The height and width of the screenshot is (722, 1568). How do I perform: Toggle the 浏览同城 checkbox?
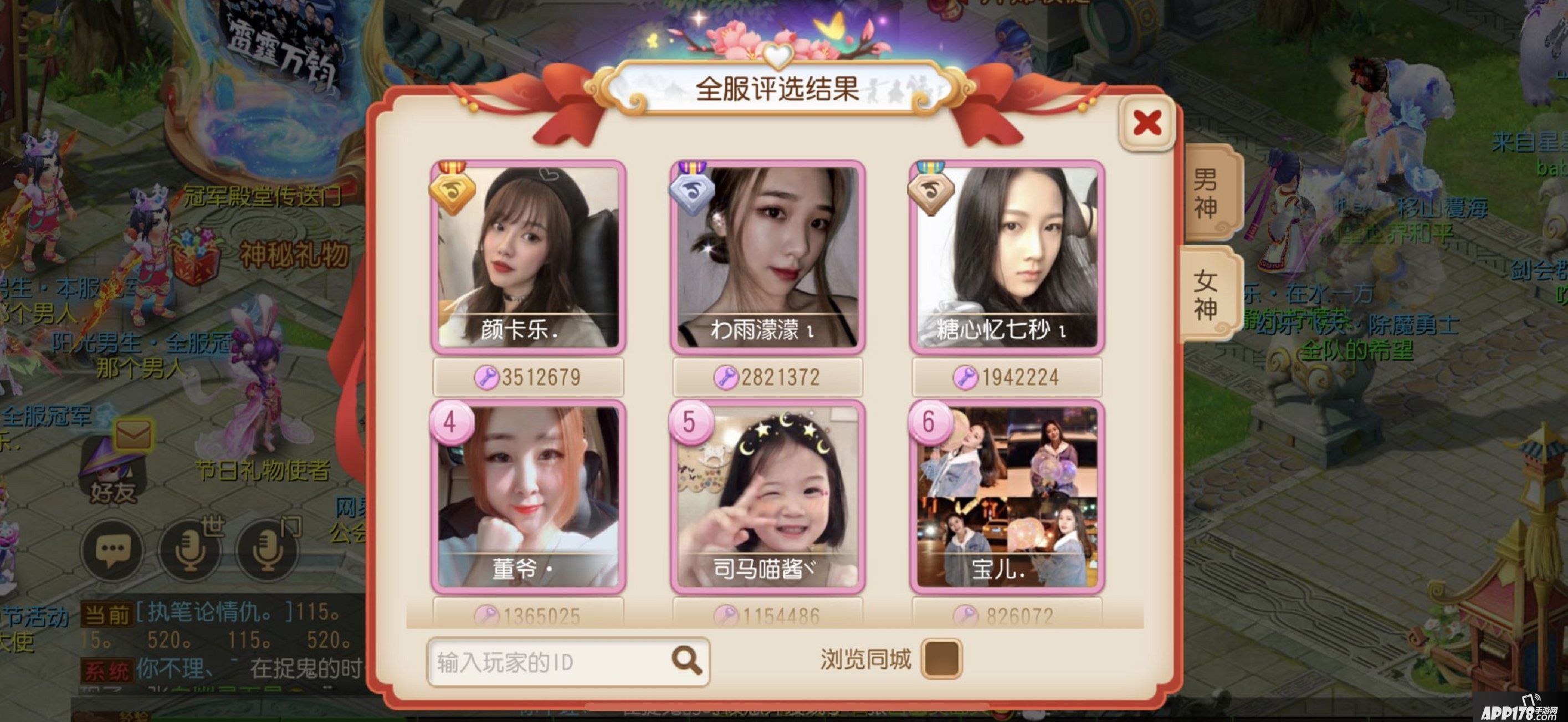(x=941, y=659)
